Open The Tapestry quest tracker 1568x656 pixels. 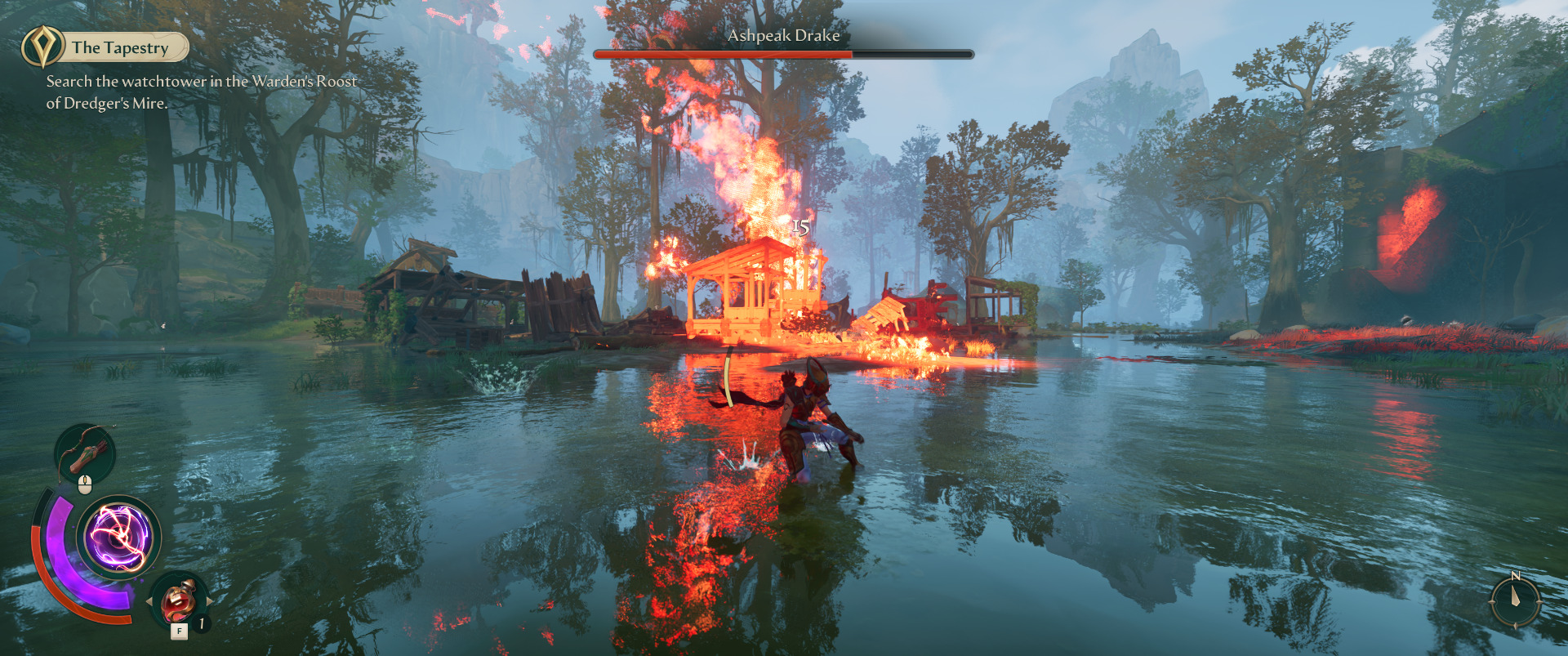pyautogui.click(x=121, y=47)
